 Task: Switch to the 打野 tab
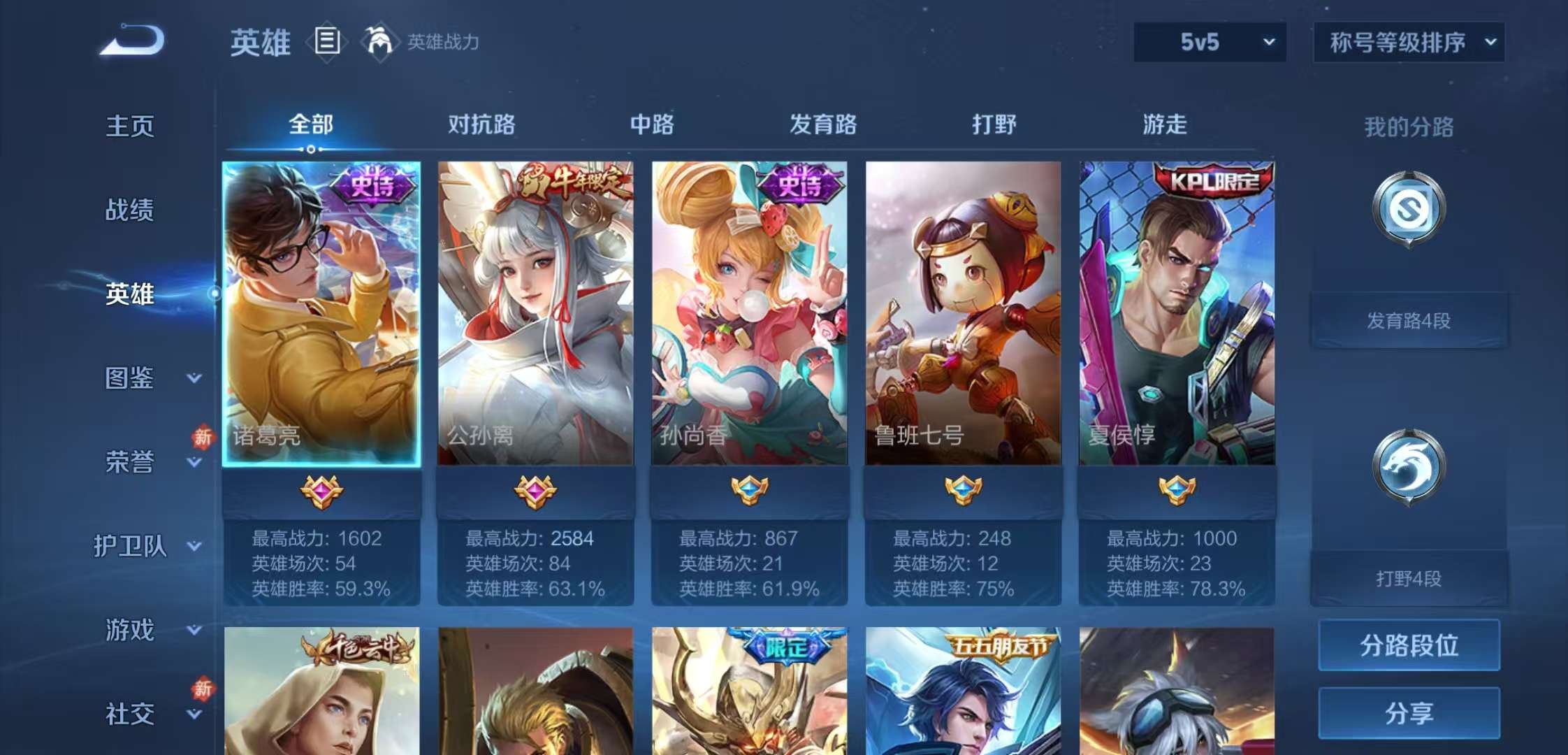992,126
